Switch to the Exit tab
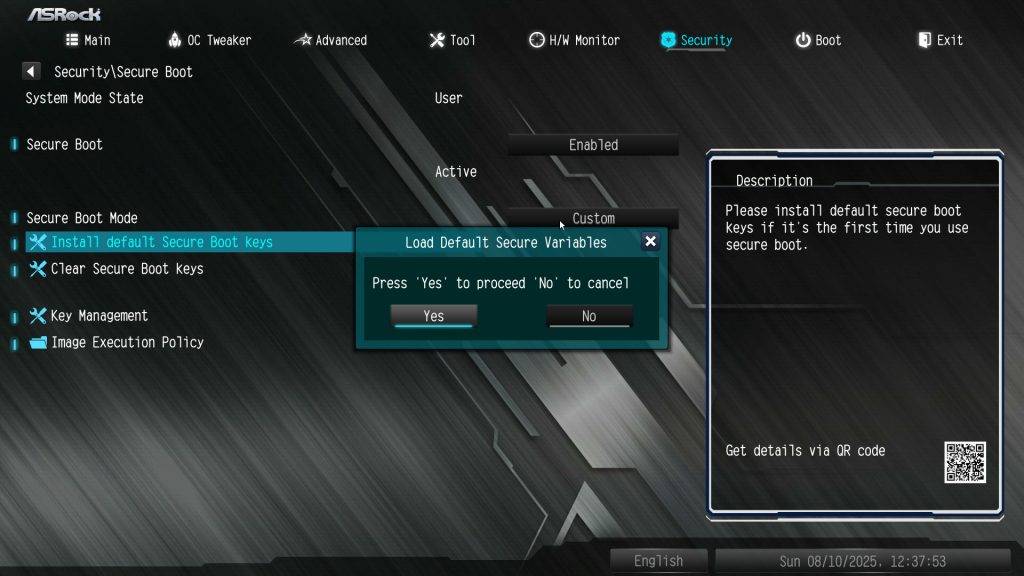The width and height of the screenshot is (1024, 576). pyautogui.click(x=940, y=40)
